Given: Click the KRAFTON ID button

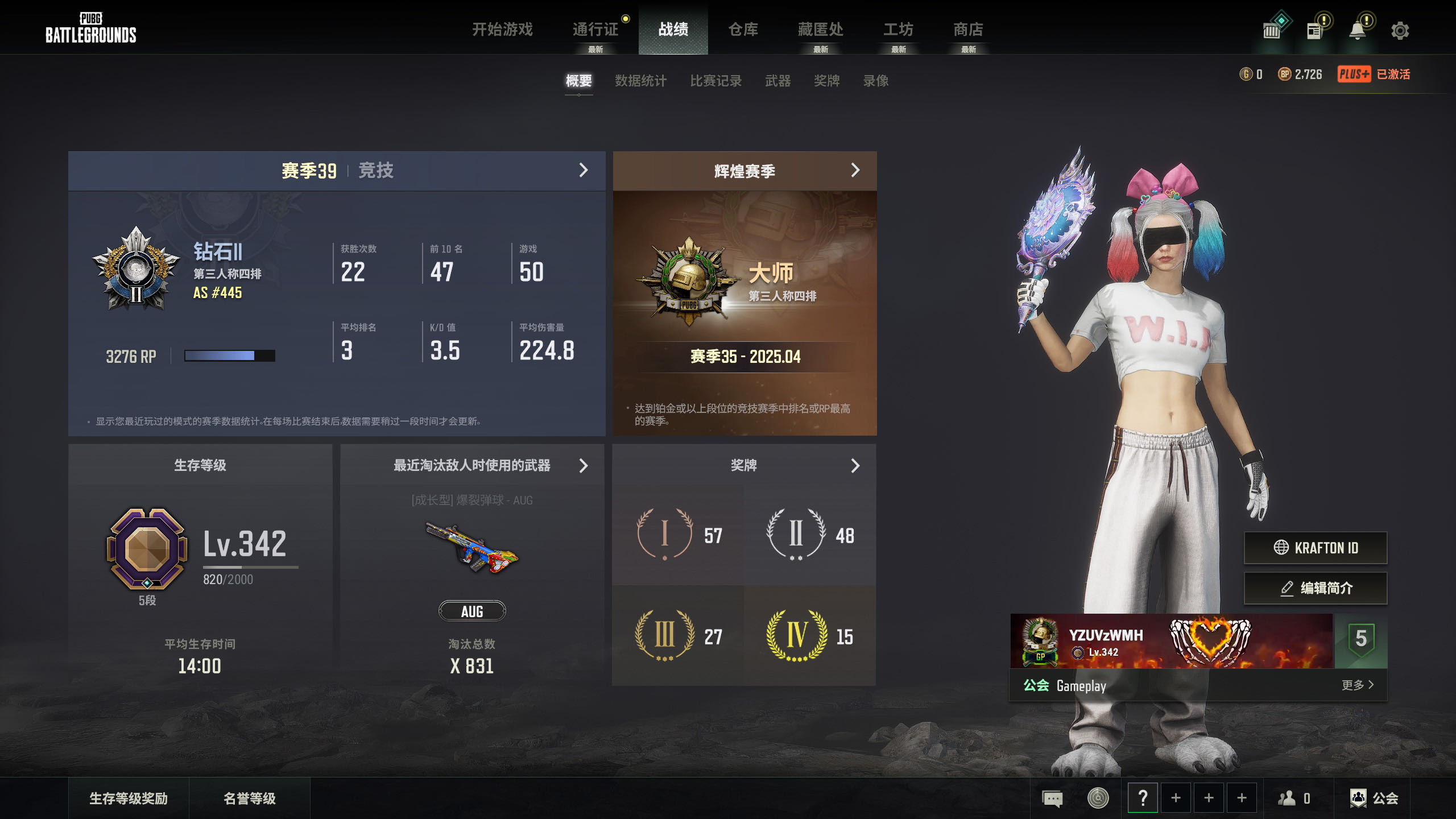Looking at the screenshot, I should (x=1315, y=548).
